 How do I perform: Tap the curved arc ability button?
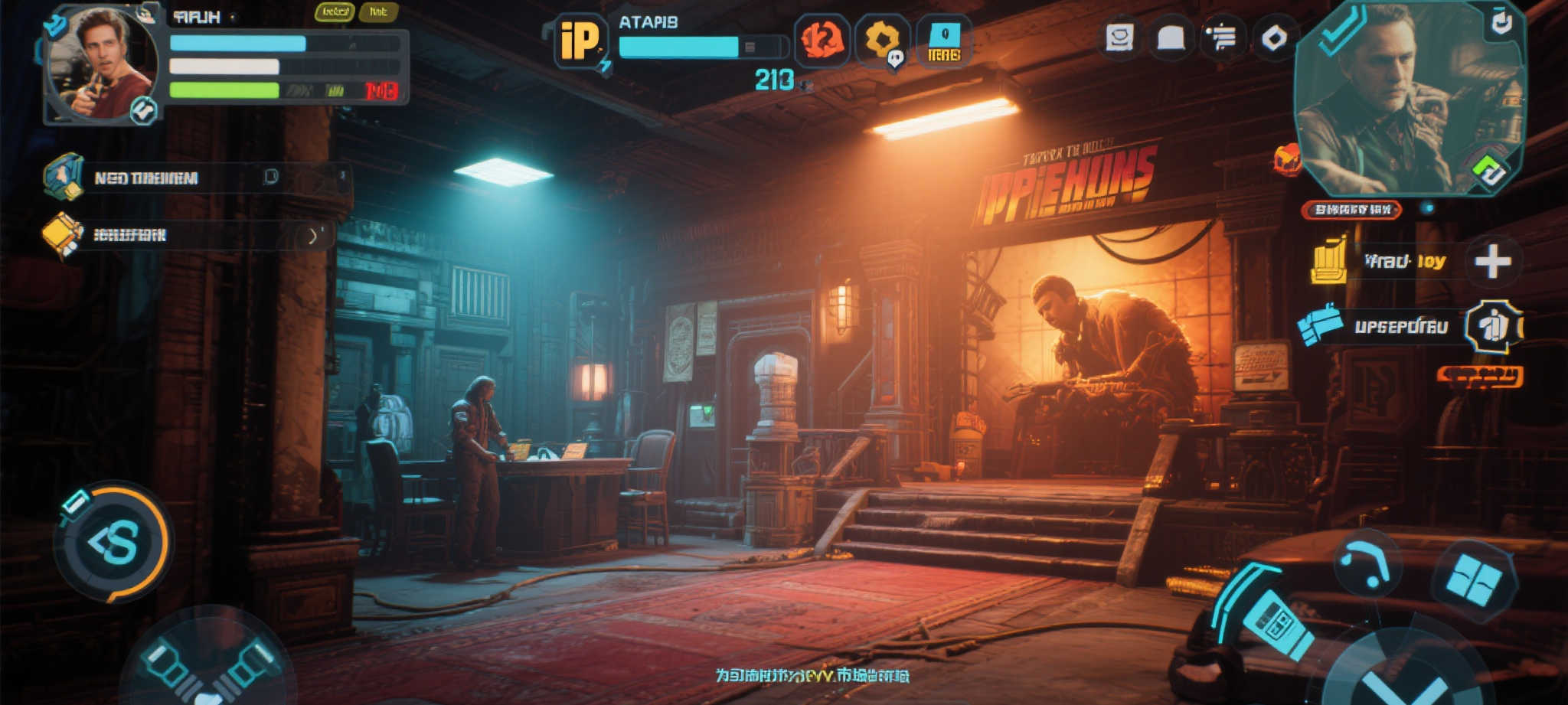(x=1367, y=565)
